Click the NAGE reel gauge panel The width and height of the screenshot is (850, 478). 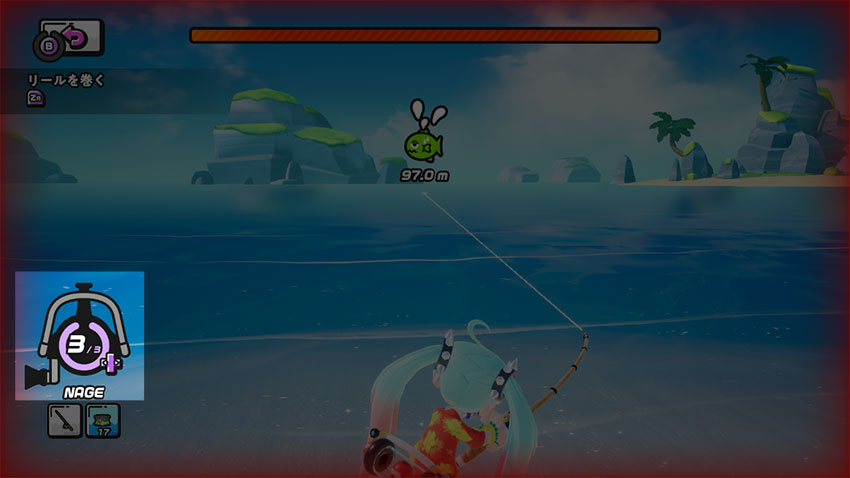(79, 335)
